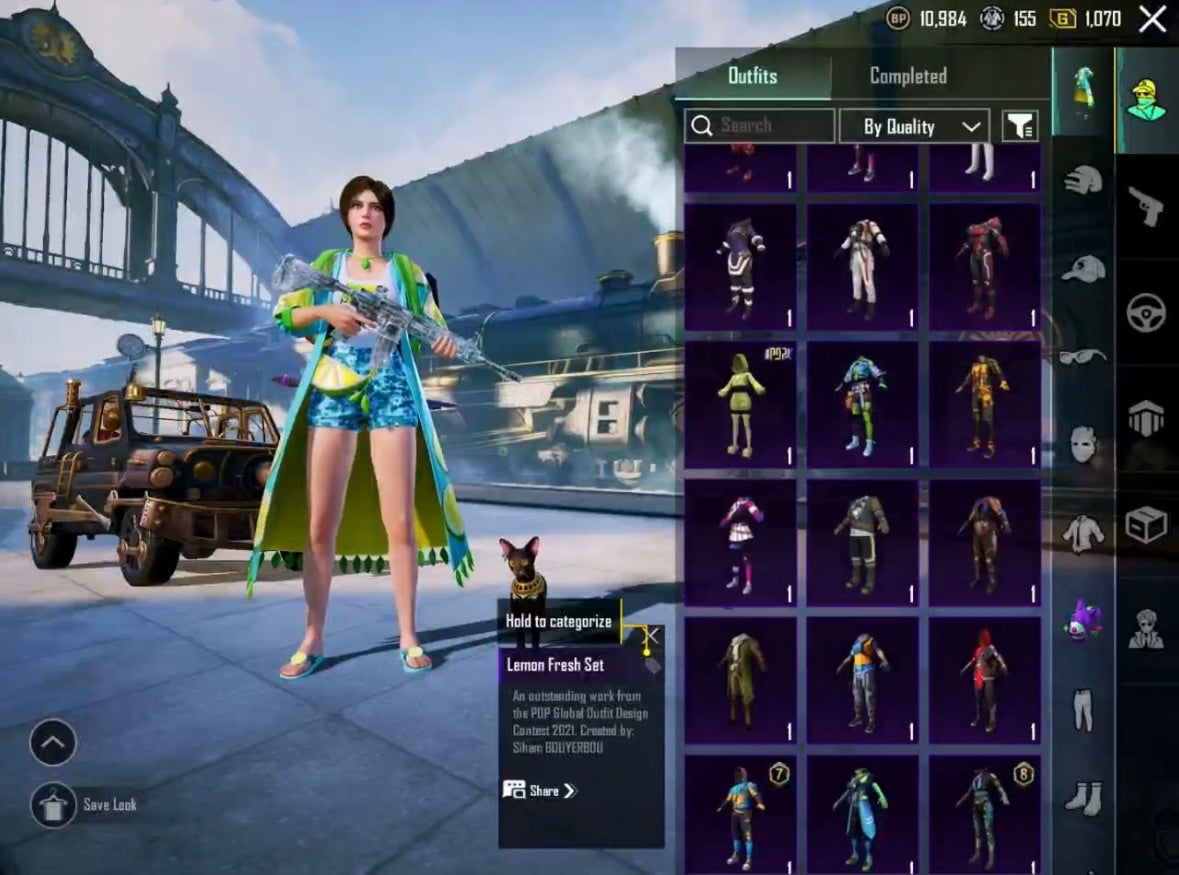Choose the white and red suit outfit
Viewport: 1179px width, 875px height.
point(863,265)
